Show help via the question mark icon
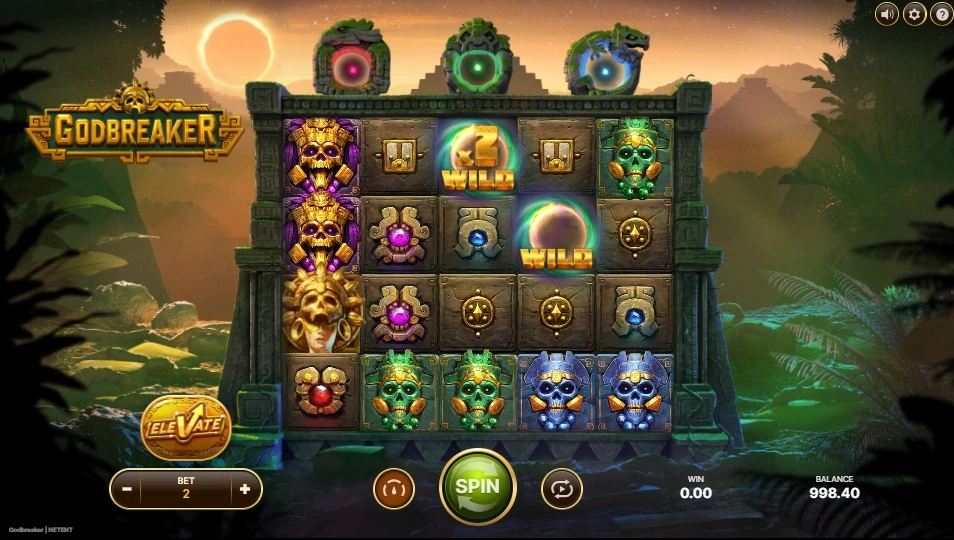954x540 pixels. coord(941,14)
